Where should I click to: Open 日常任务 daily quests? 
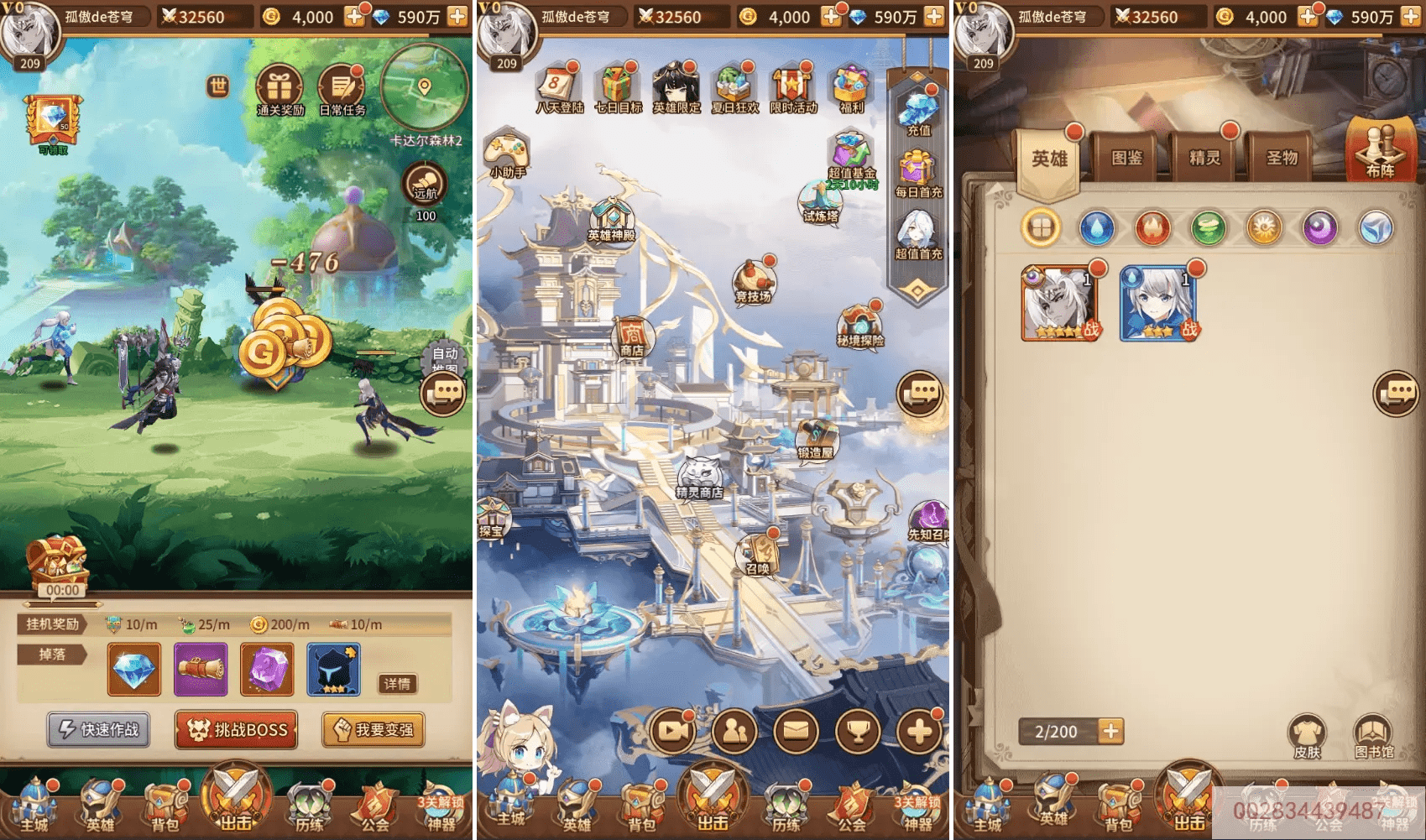click(341, 89)
